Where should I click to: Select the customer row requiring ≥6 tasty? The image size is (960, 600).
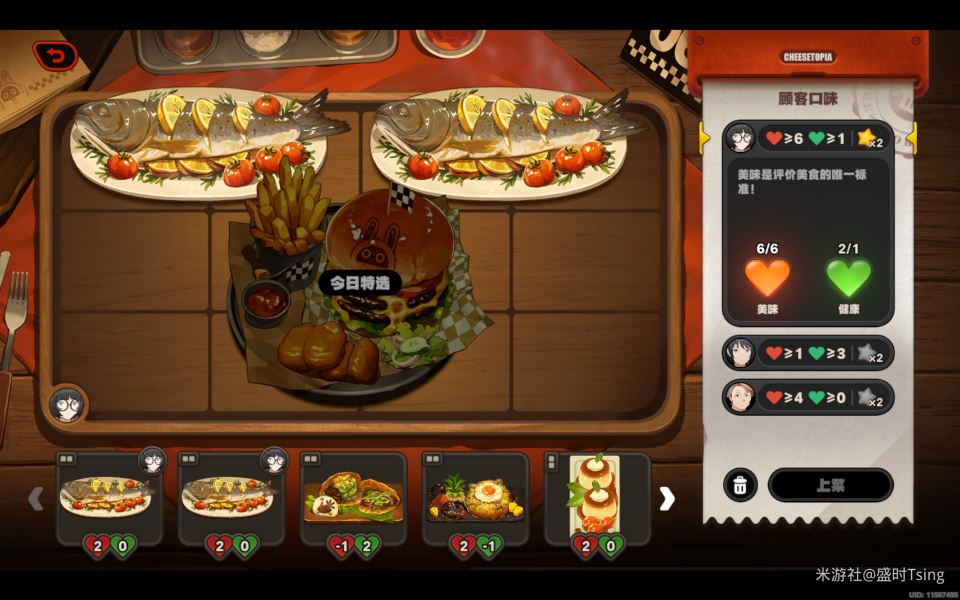click(808, 138)
